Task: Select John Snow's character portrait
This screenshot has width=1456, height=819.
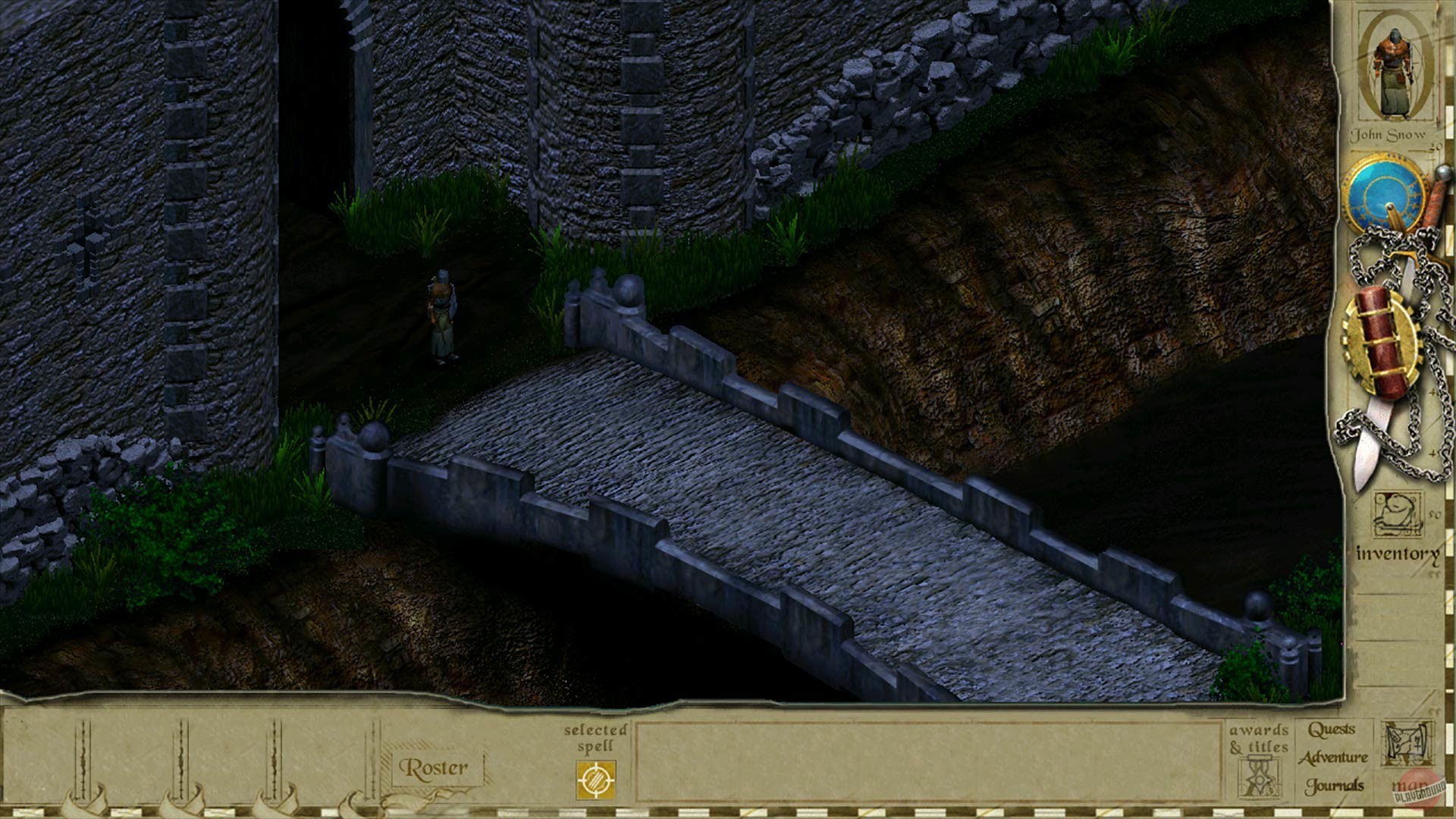Action: click(x=1395, y=72)
